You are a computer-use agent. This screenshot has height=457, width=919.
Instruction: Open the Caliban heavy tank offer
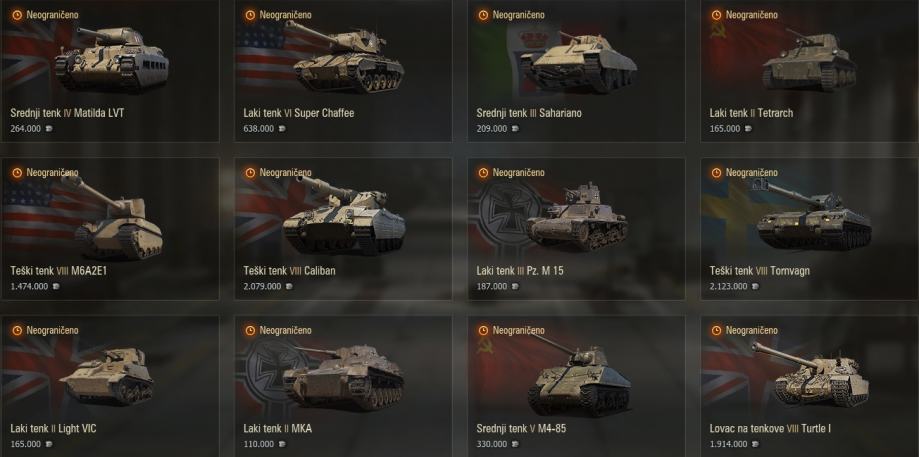click(342, 228)
